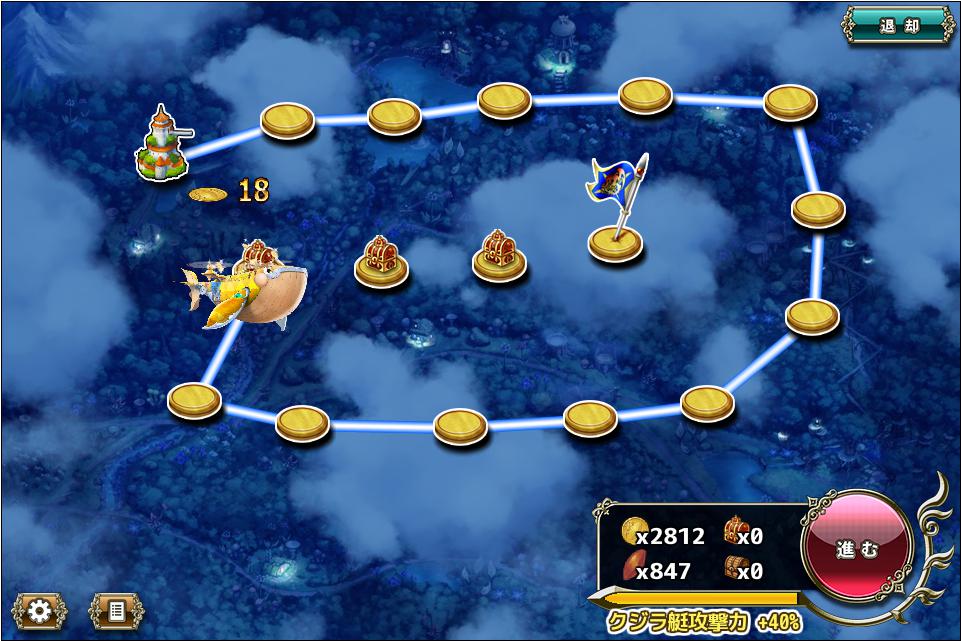Open the gear settings menu
The image size is (961, 641).
pos(40,611)
